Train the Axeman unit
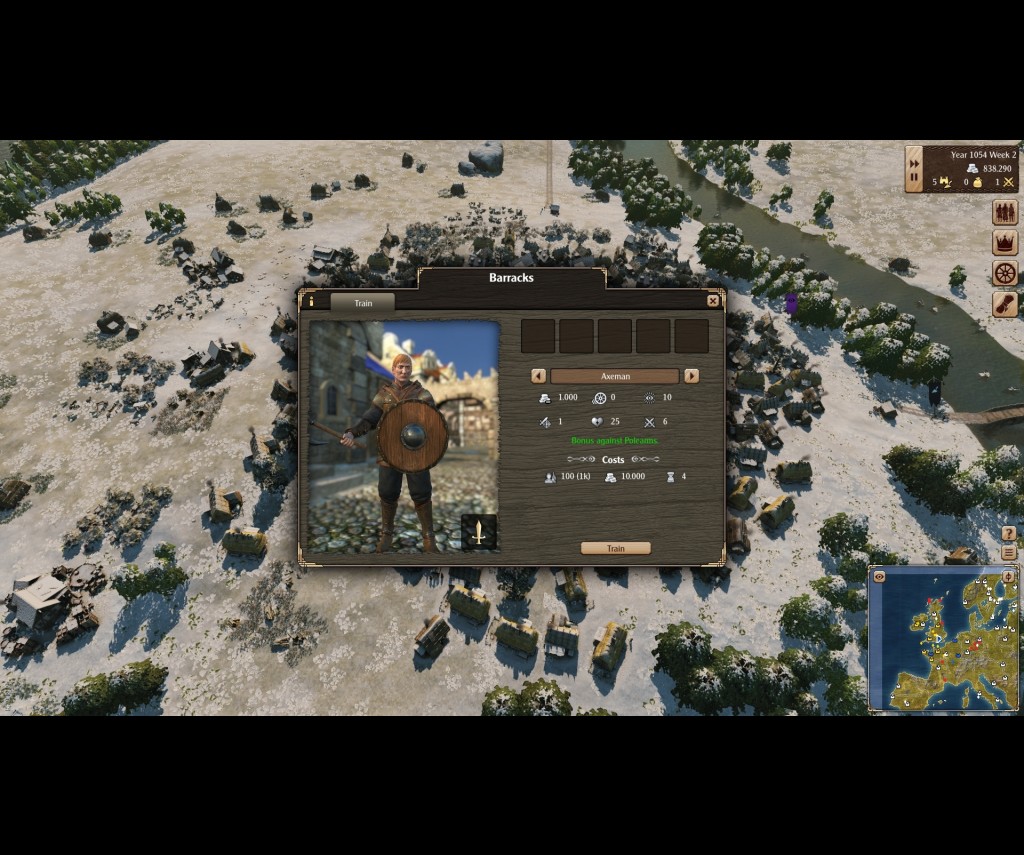1024x855 pixels. [x=615, y=548]
